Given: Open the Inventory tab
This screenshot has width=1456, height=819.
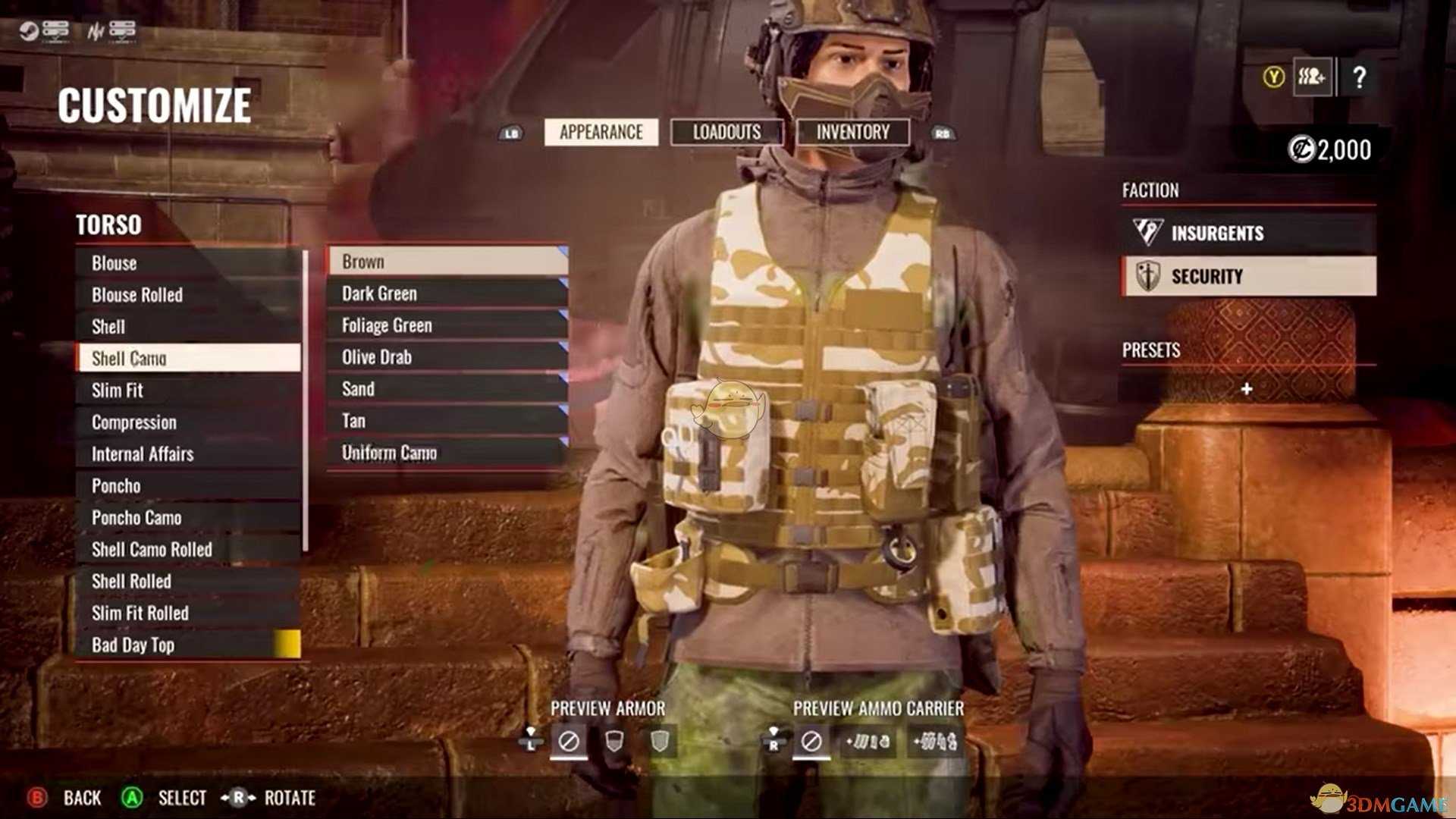Looking at the screenshot, I should pos(852,133).
